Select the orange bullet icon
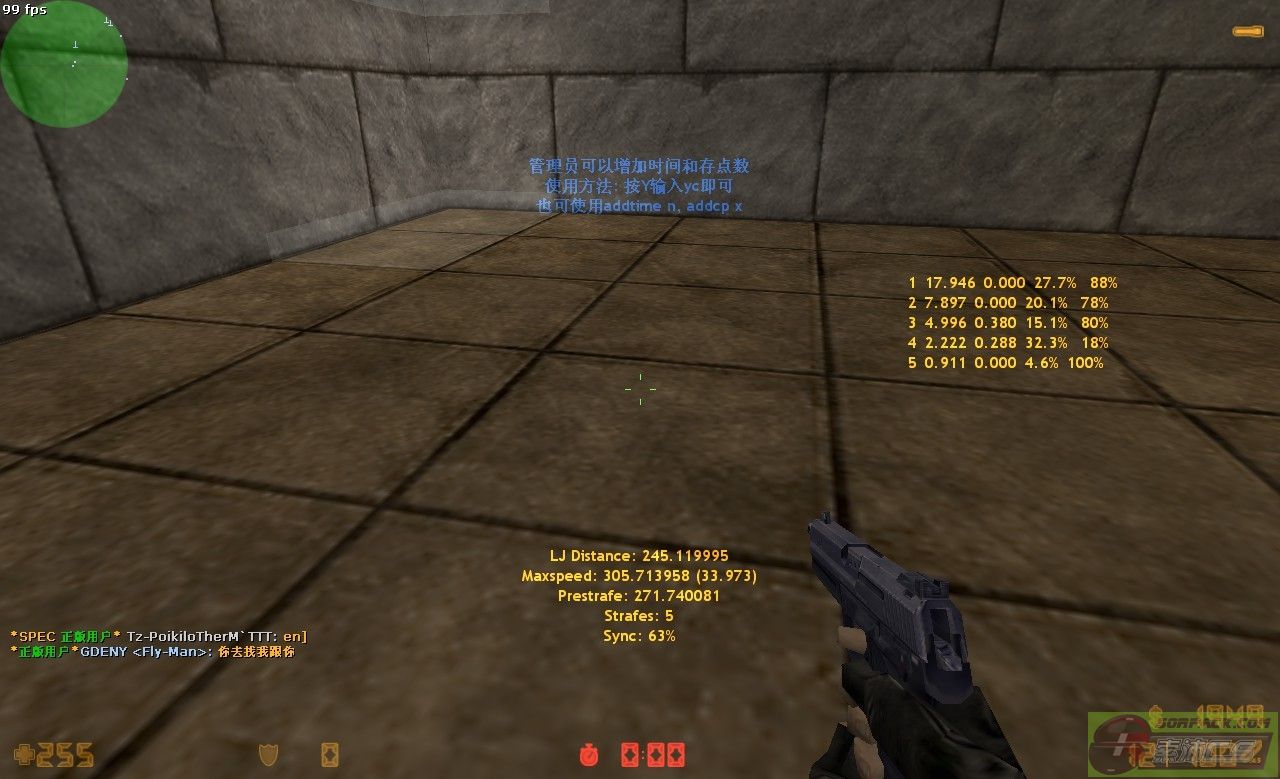Viewport: 1280px width, 779px height. pyautogui.click(x=1247, y=32)
